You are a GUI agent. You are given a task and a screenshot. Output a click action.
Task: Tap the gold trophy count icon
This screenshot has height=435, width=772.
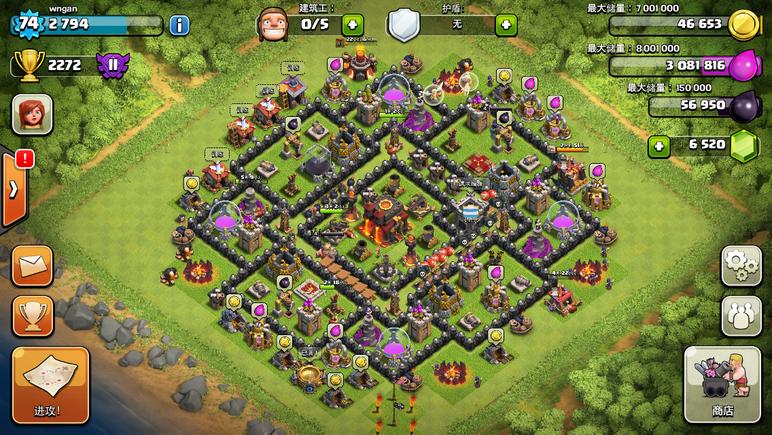click(x=28, y=65)
